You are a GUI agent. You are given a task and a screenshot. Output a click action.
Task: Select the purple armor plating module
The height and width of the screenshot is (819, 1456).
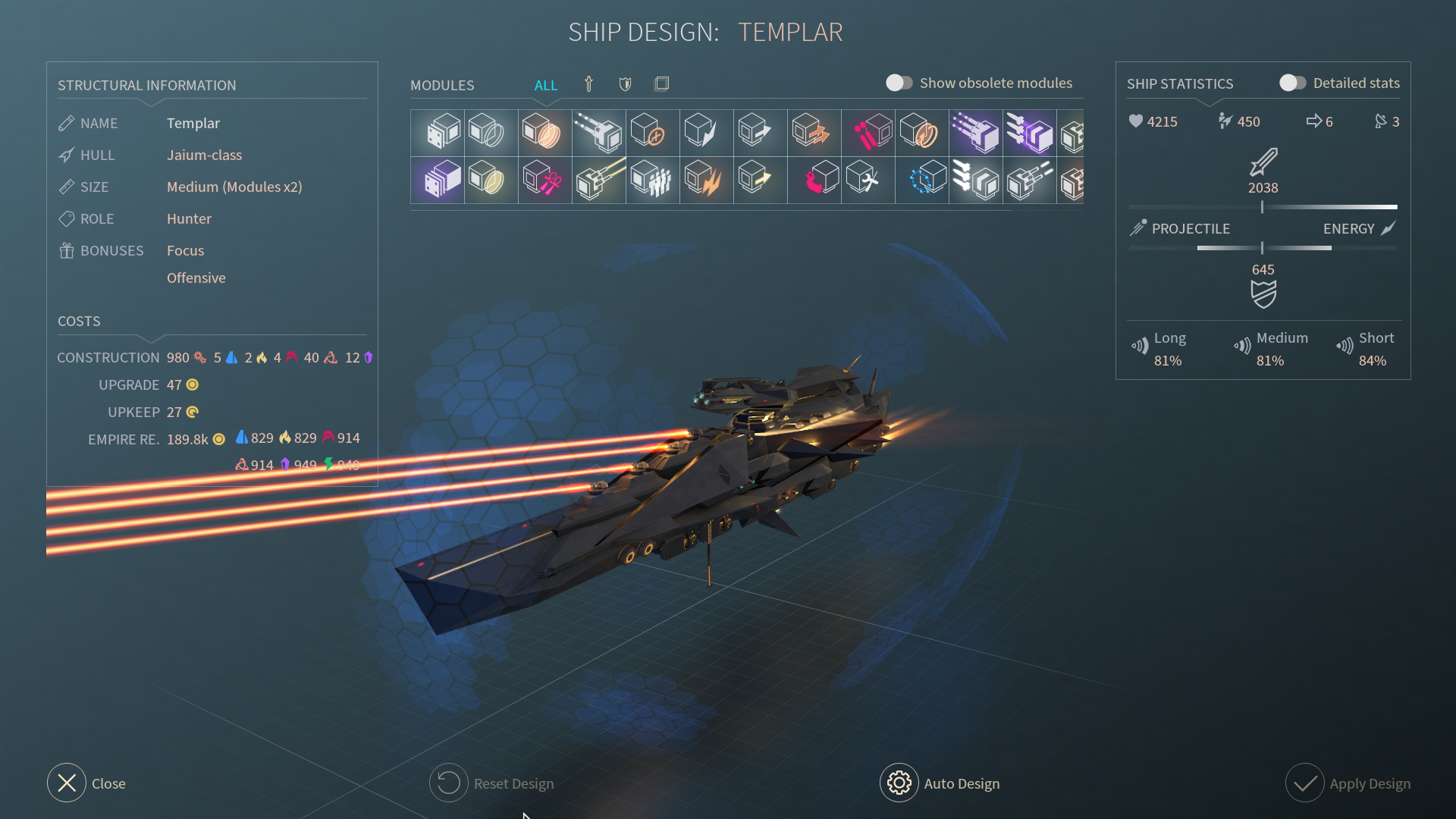(438, 180)
